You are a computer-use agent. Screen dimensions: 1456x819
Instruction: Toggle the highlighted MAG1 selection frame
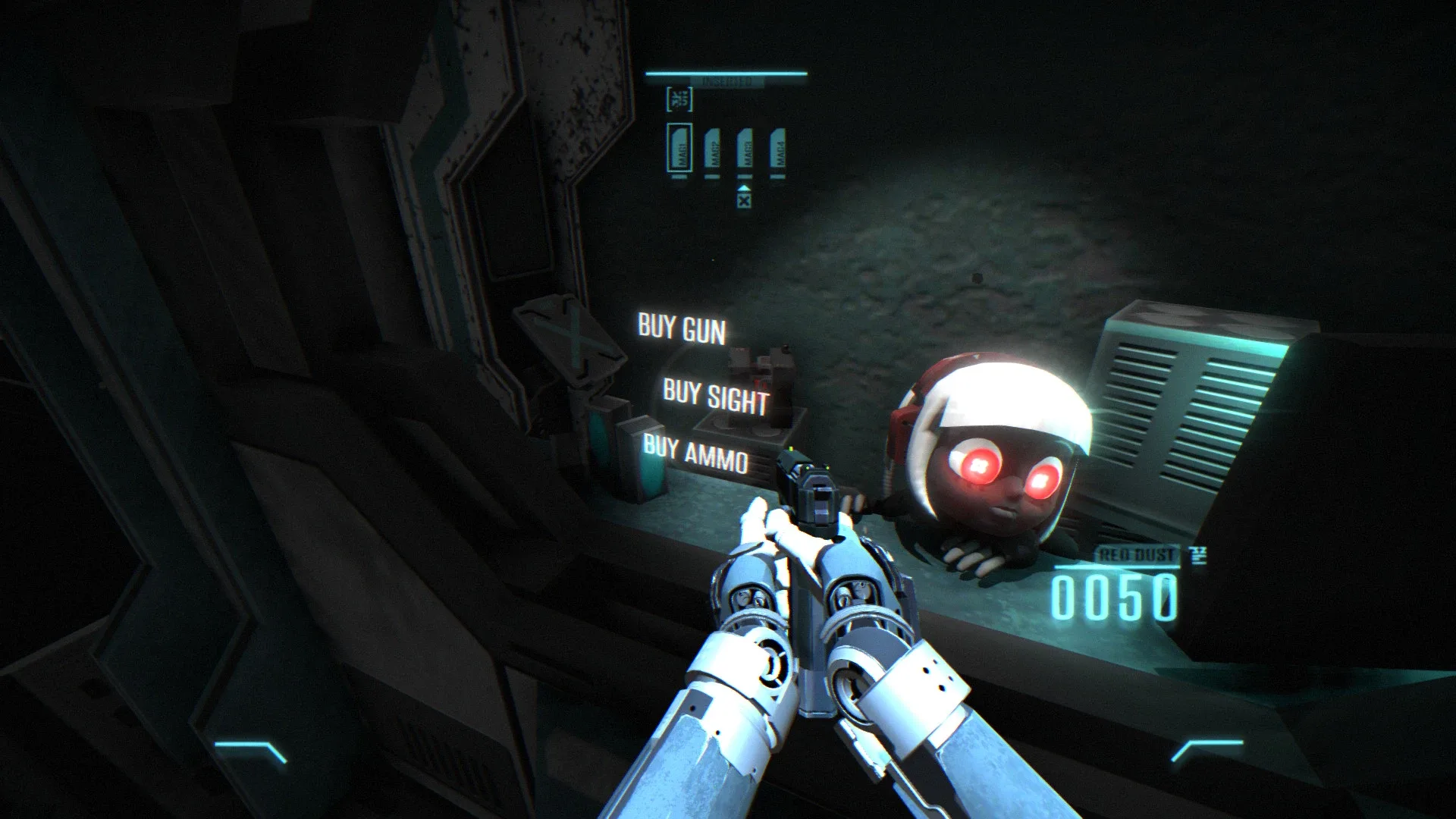click(680, 146)
